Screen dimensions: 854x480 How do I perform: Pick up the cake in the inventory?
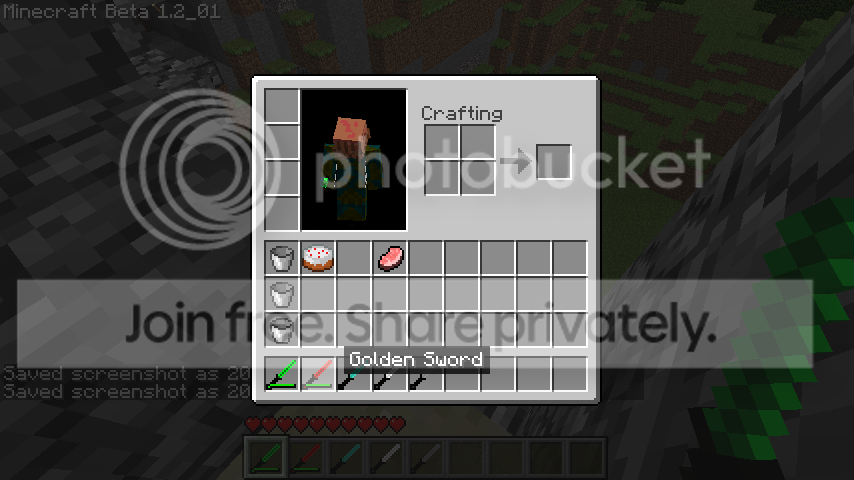click(x=318, y=258)
